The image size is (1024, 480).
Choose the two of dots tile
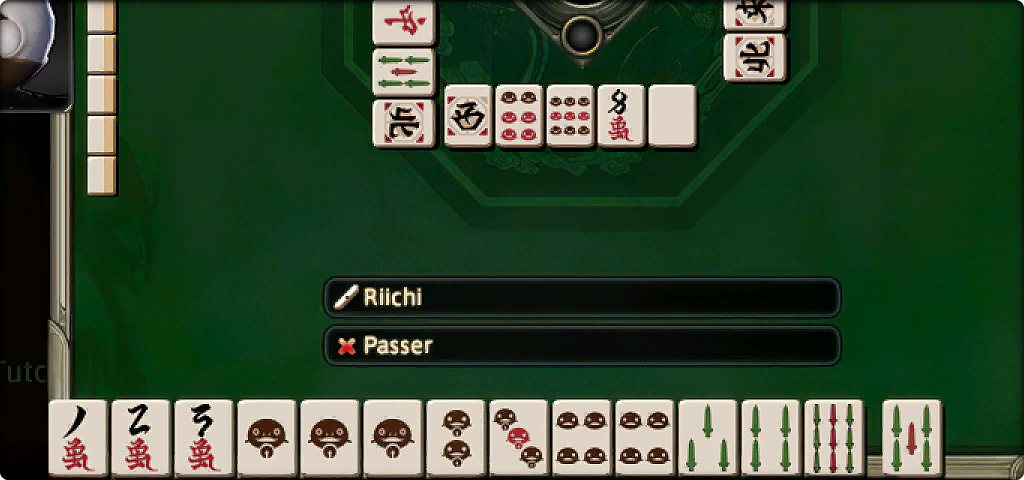(455, 438)
